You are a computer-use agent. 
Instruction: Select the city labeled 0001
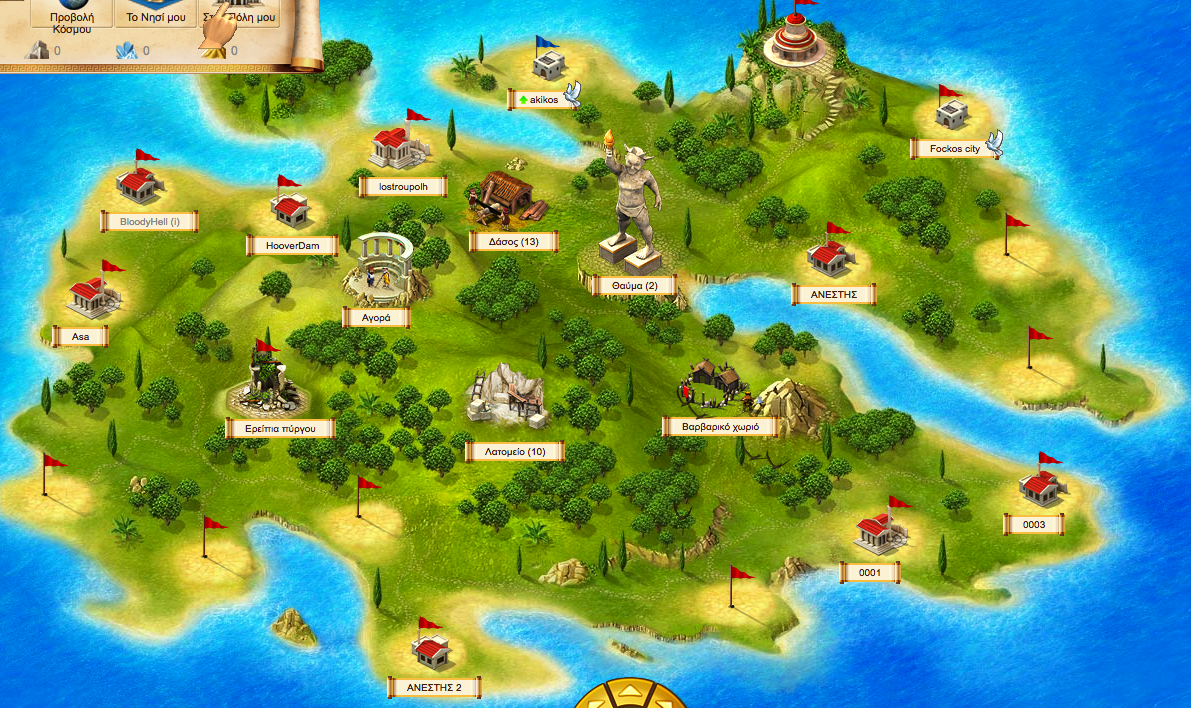point(869,572)
